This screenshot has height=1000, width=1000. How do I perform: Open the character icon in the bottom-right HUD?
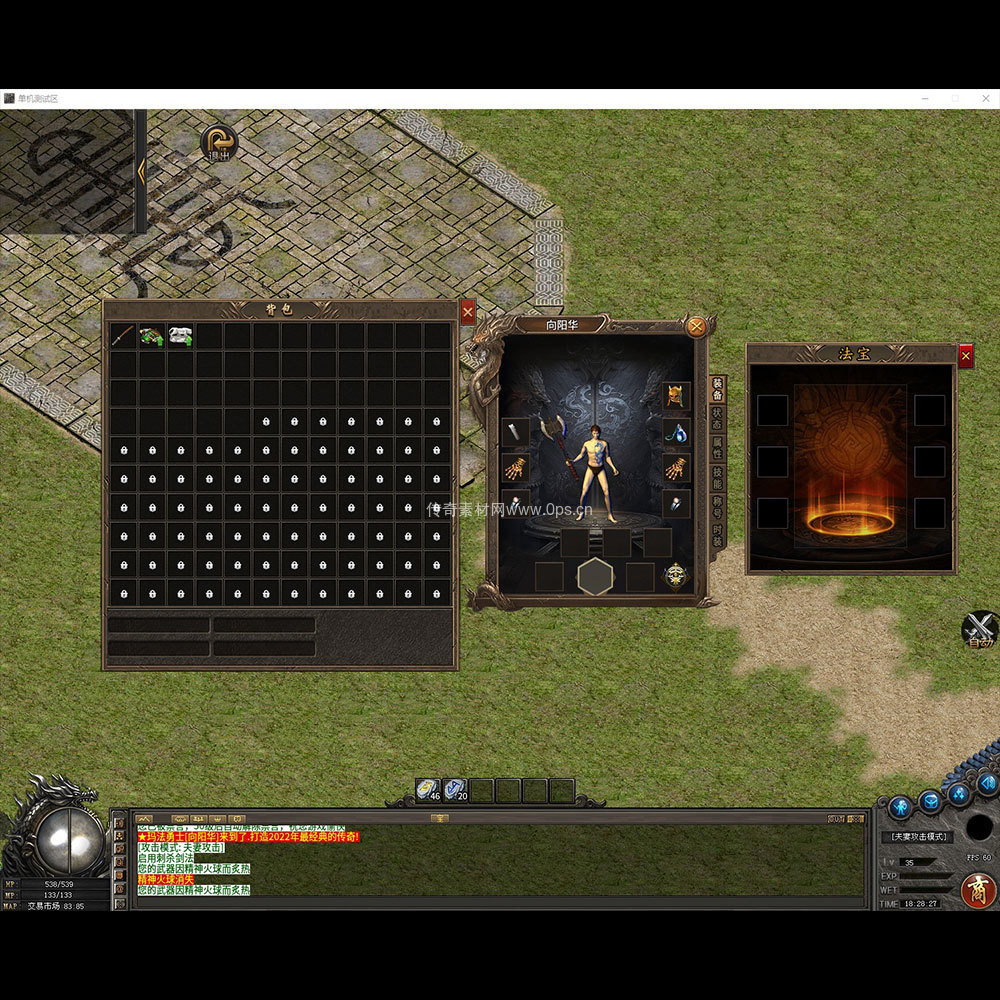901,804
